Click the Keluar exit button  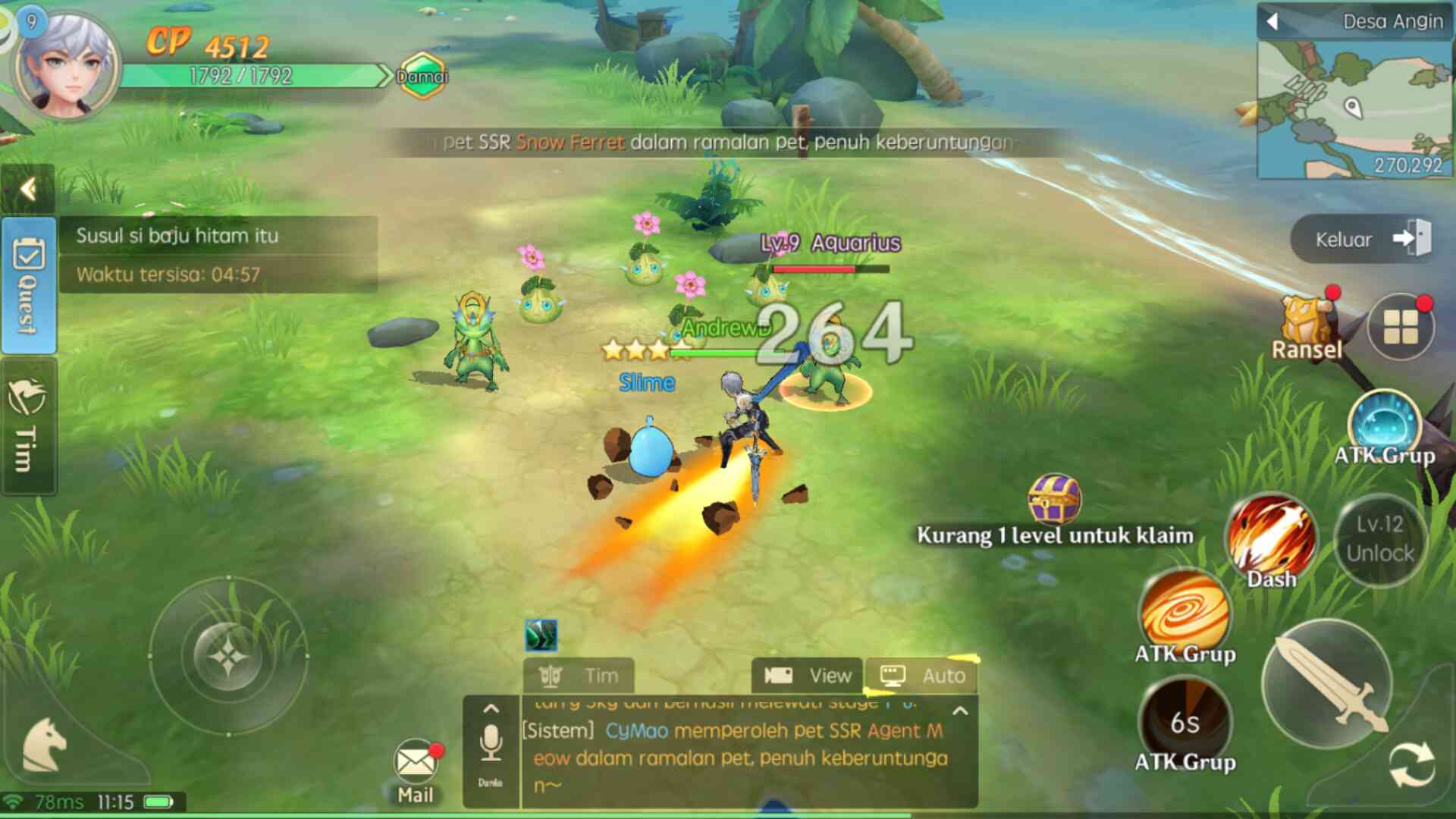coord(1363,240)
